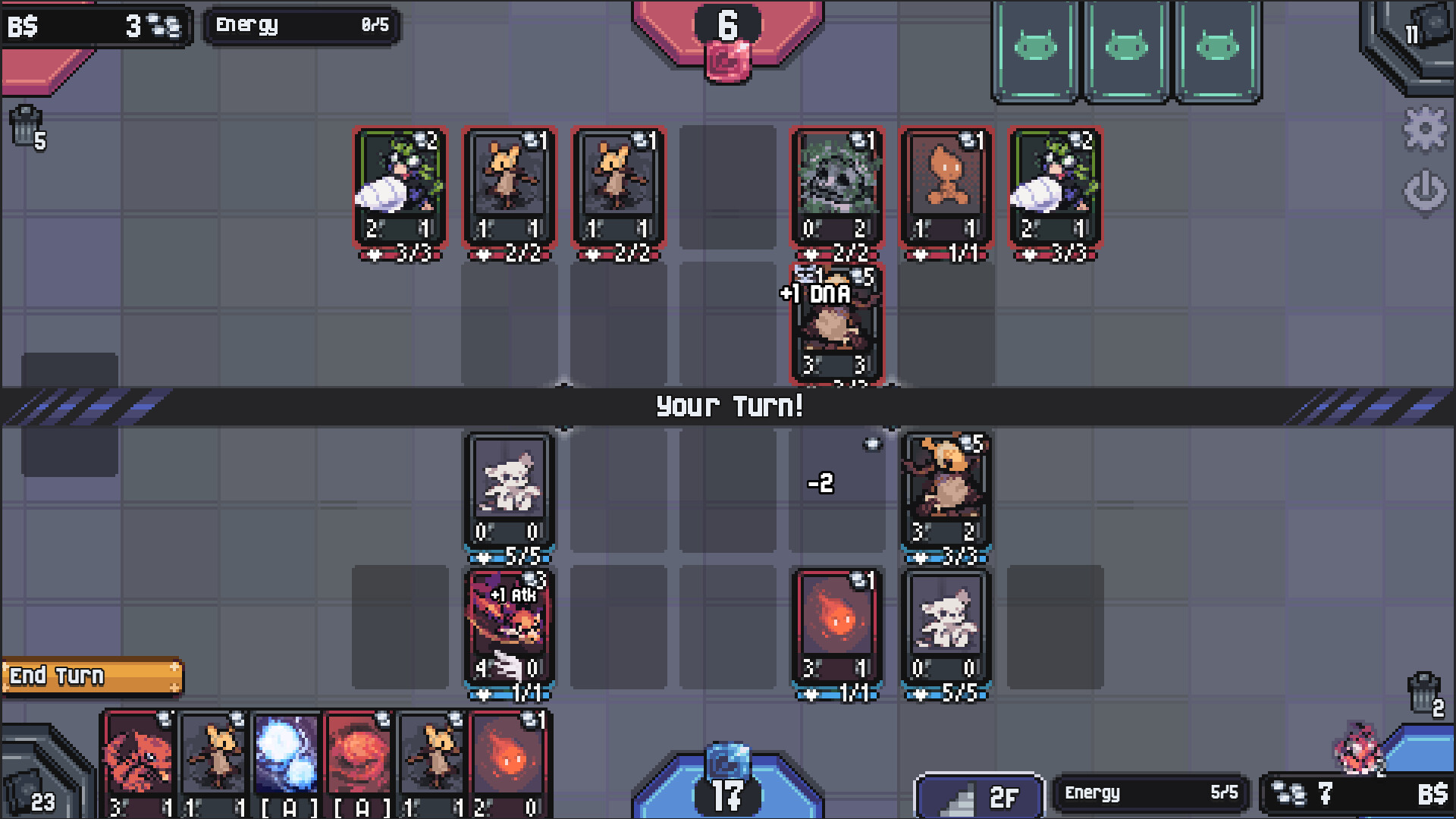Open the opponent's discard pile showing 5

click(x=29, y=125)
